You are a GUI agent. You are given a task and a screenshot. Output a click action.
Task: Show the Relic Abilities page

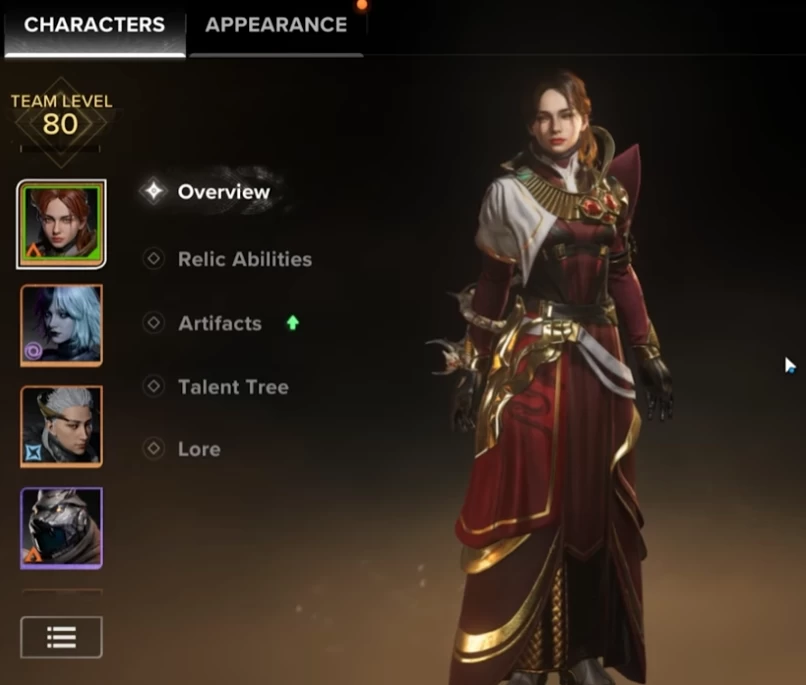[x=244, y=259]
